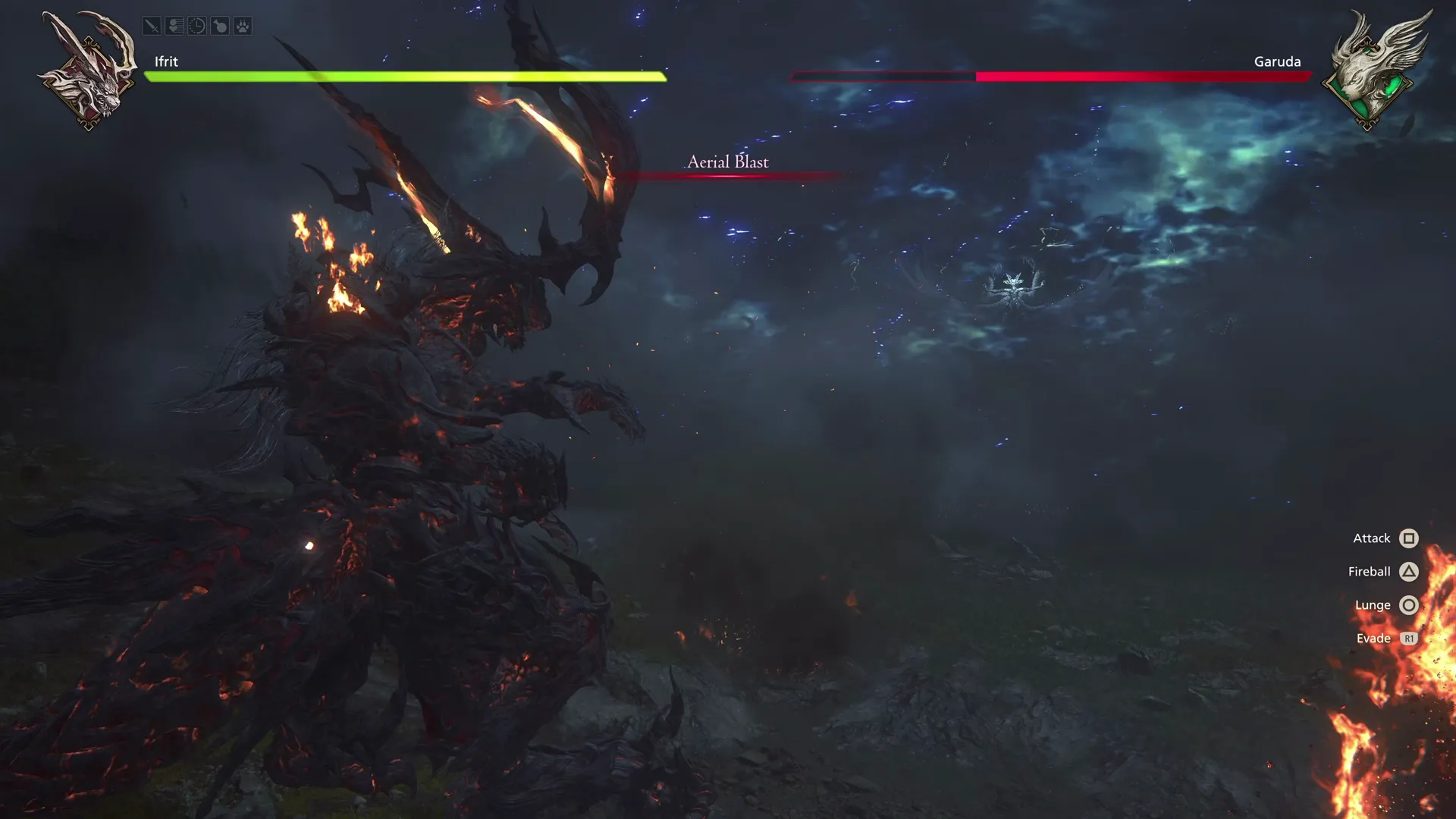Select the R1 Evade prompt
Image resolution: width=1456 pixels, height=819 pixels.
coord(1409,638)
